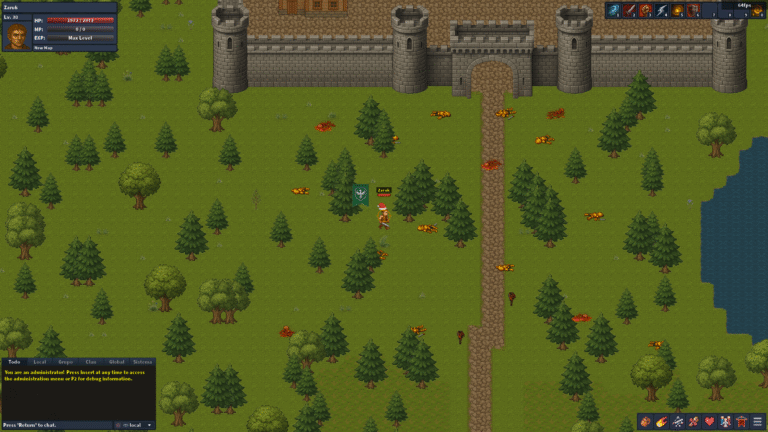Open the local chat channel dropdown
The image size is (768, 432).
(x=139, y=425)
